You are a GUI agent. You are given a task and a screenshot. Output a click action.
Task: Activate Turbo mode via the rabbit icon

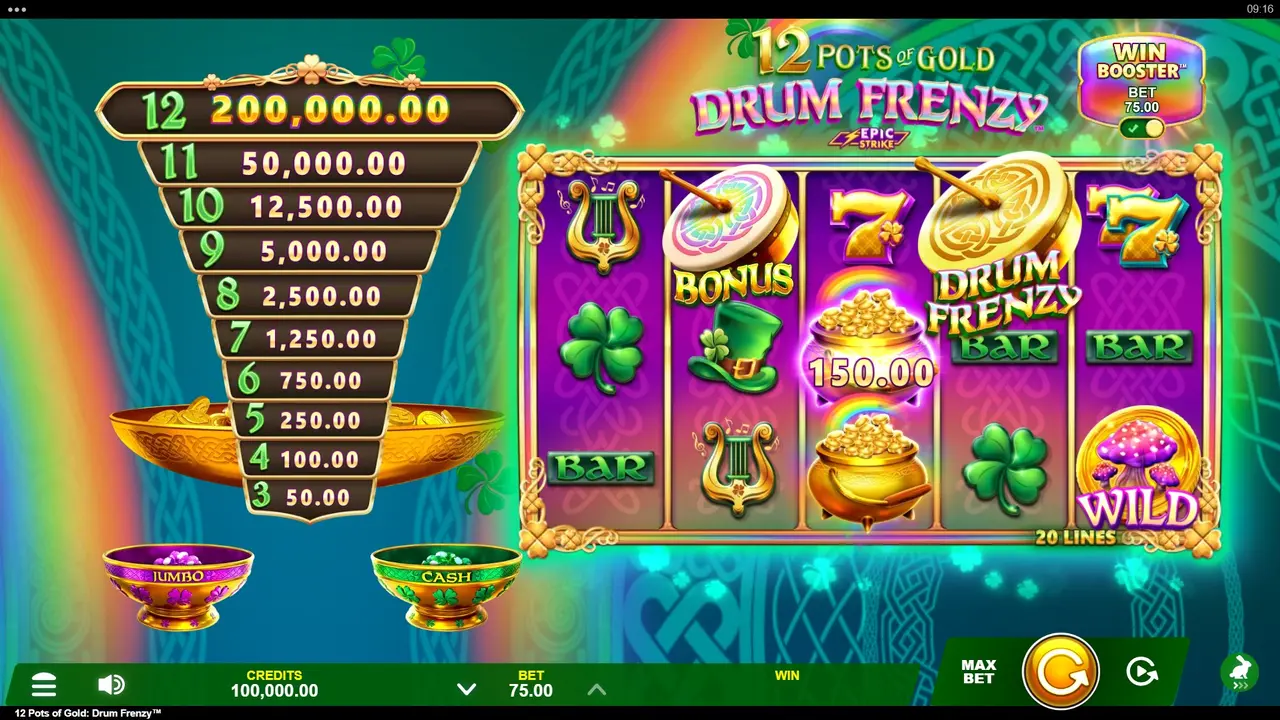[1240, 672]
